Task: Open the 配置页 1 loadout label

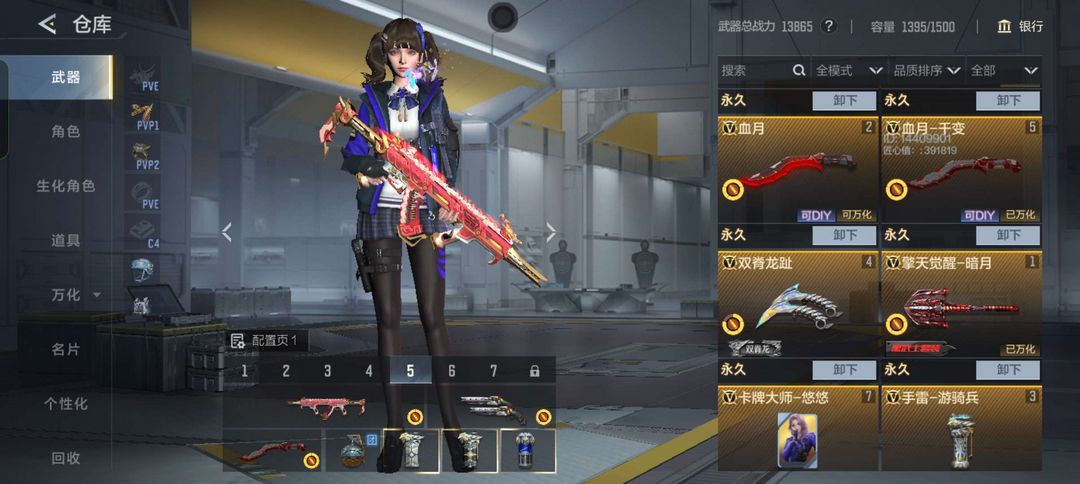Action: click(x=266, y=341)
